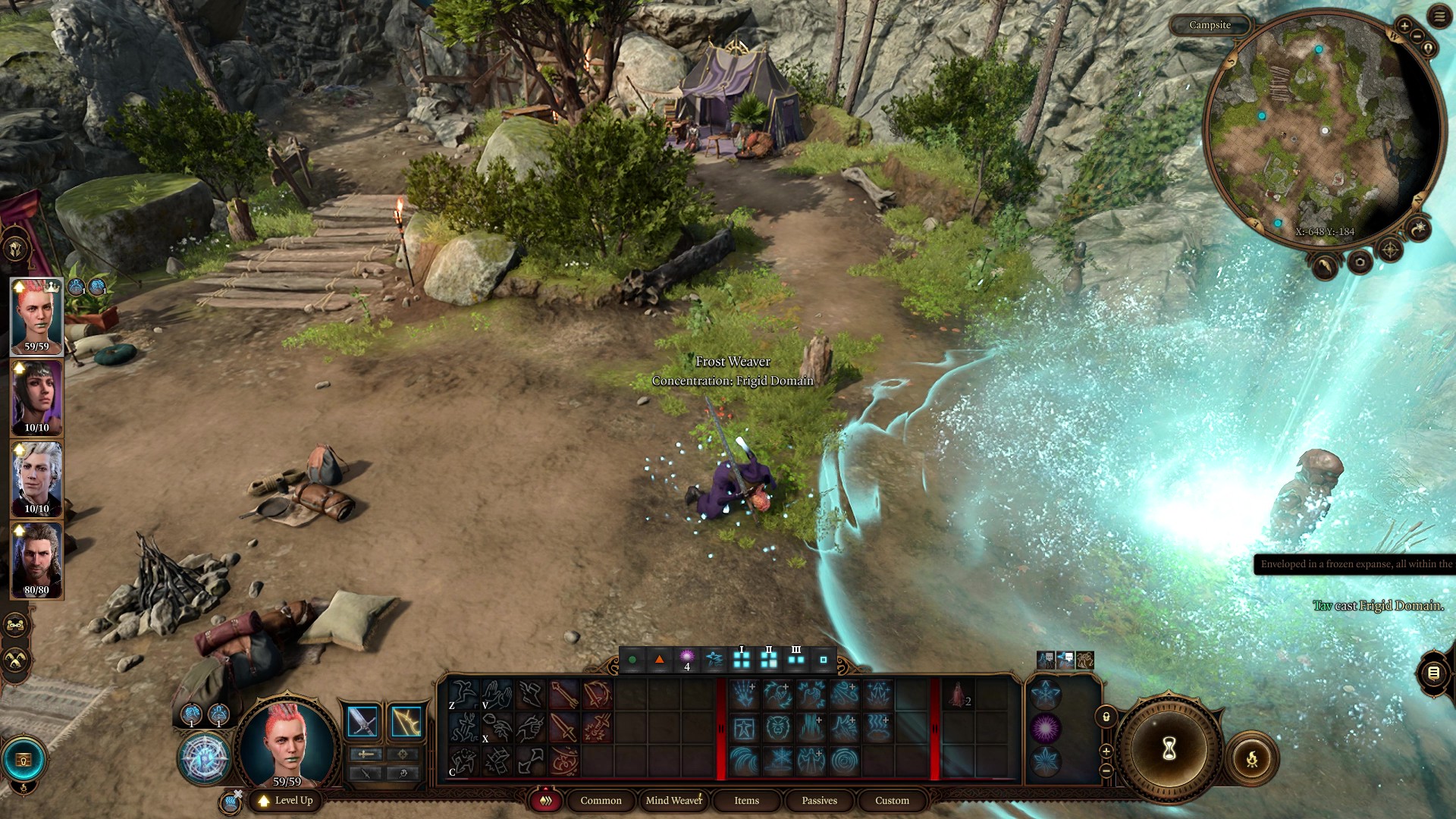Viewport: 1456px width, 819px height.
Task: Open the combat log panel button
Action: 1432,673
